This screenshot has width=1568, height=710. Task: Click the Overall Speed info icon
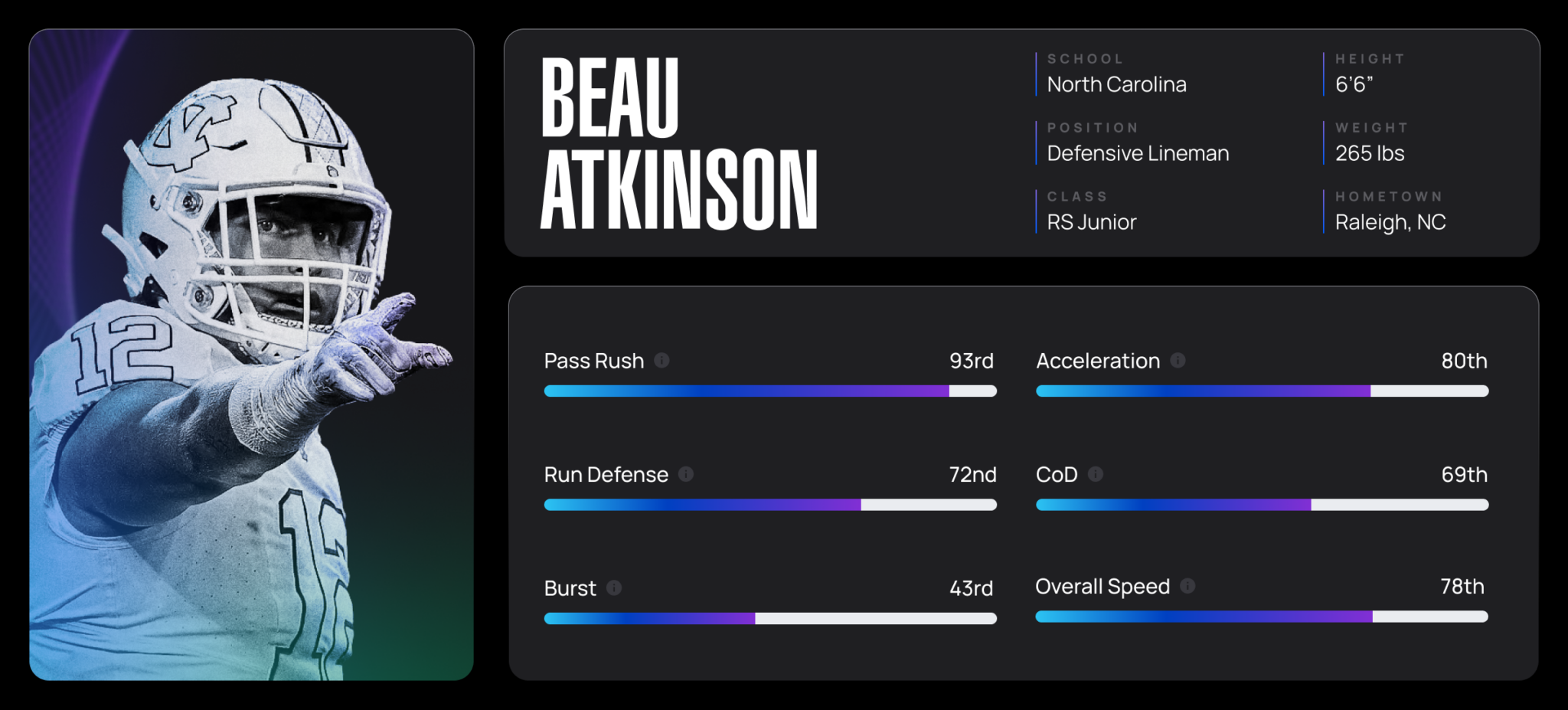(1187, 587)
